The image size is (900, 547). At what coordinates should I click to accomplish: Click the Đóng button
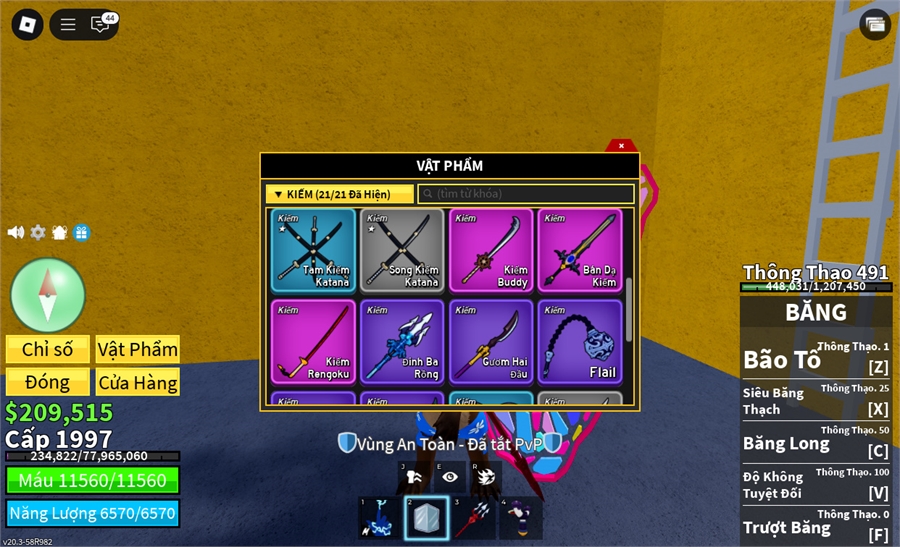click(48, 382)
